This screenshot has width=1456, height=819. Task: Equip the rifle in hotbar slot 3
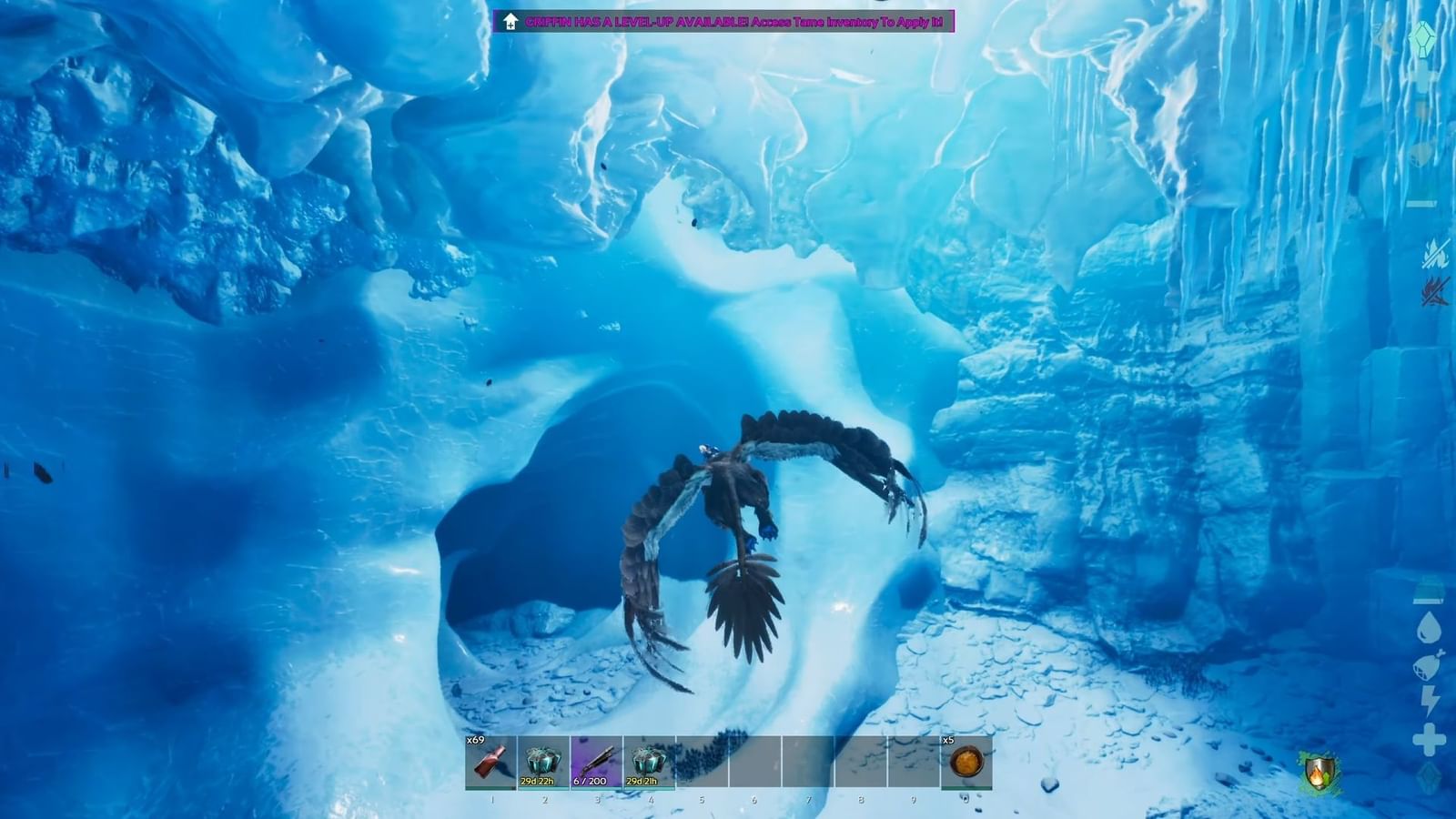pos(594,763)
